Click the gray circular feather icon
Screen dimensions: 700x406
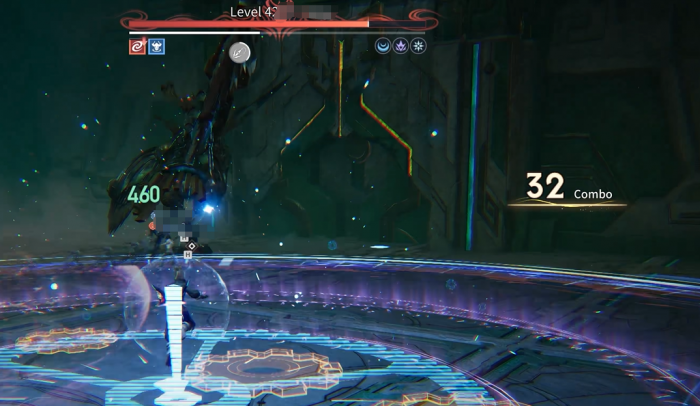click(x=239, y=53)
